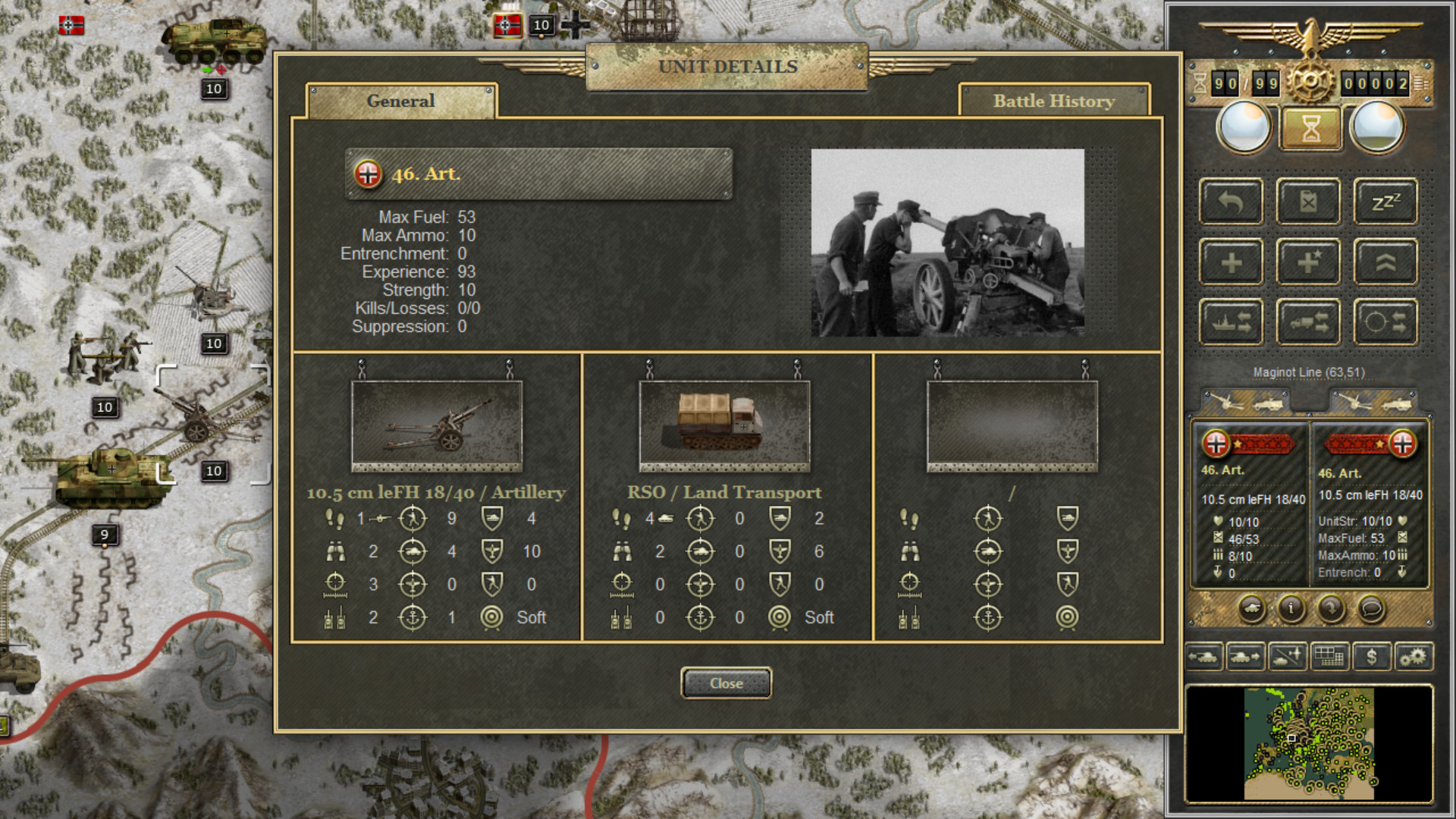Open unit info with the round i button
The height and width of the screenshot is (819, 1456).
[x=1291, y=608]
